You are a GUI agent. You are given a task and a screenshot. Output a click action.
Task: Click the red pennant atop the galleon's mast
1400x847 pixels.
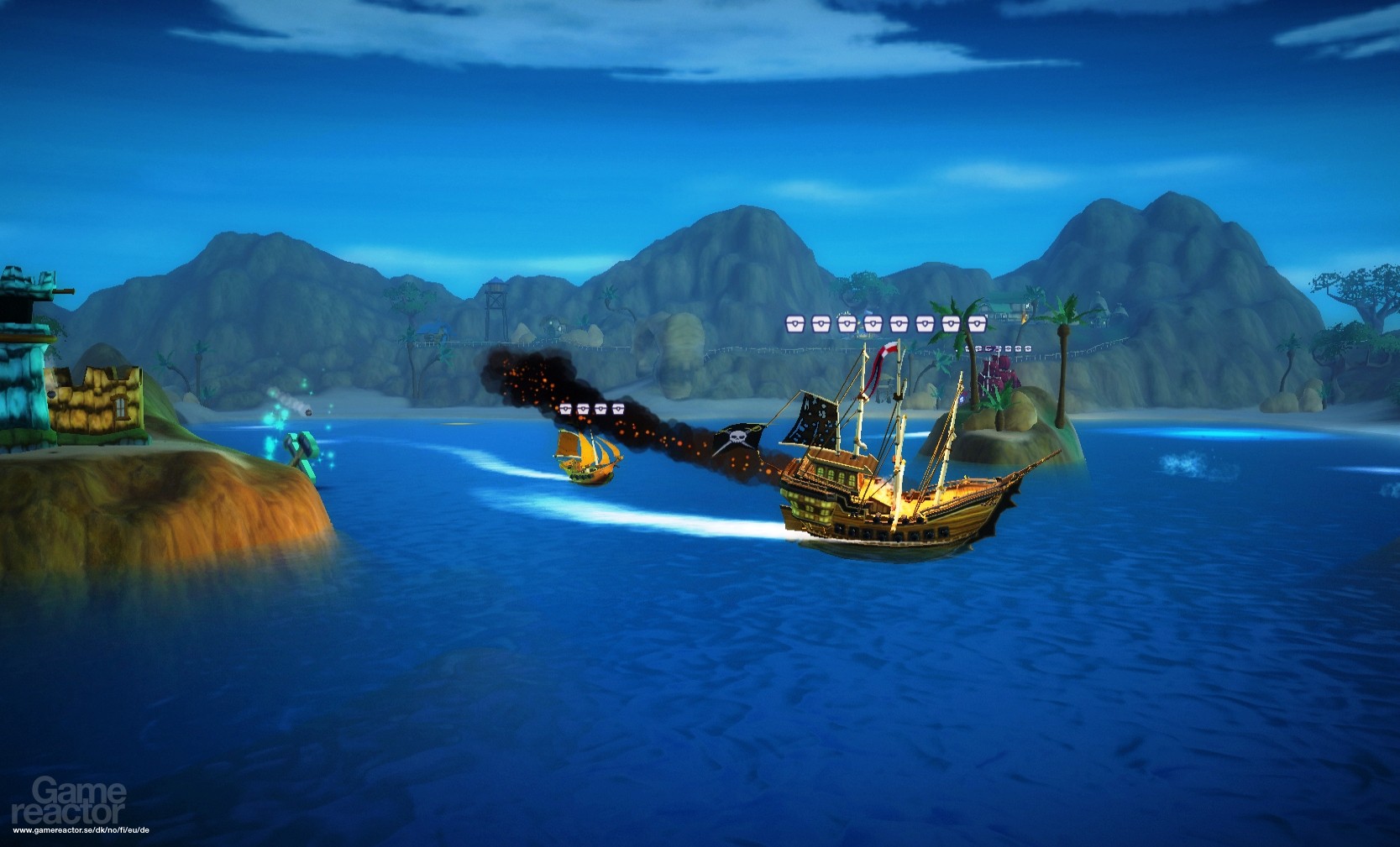pos(884,351)
